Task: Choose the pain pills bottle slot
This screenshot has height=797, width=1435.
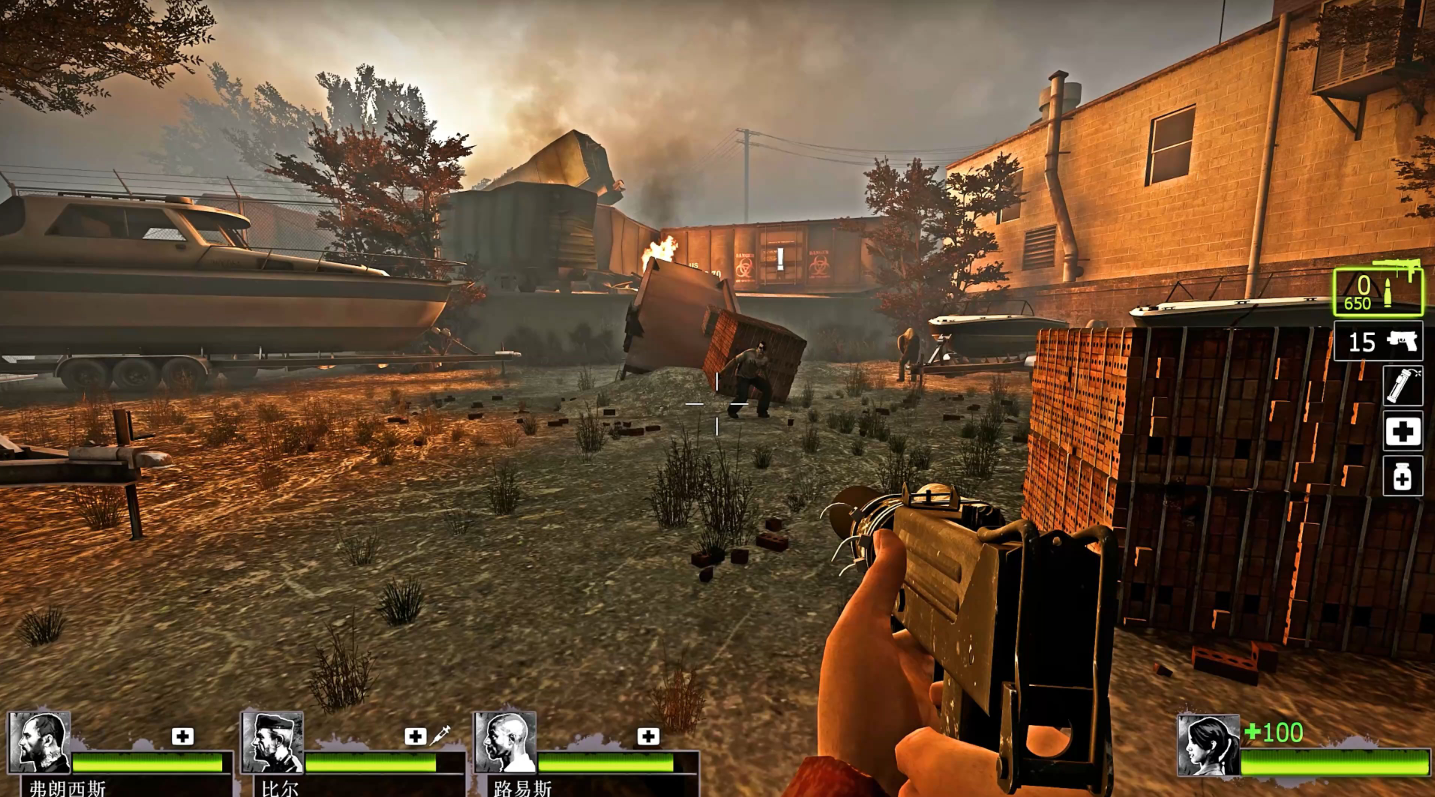Action: [x=1402, y=476]
